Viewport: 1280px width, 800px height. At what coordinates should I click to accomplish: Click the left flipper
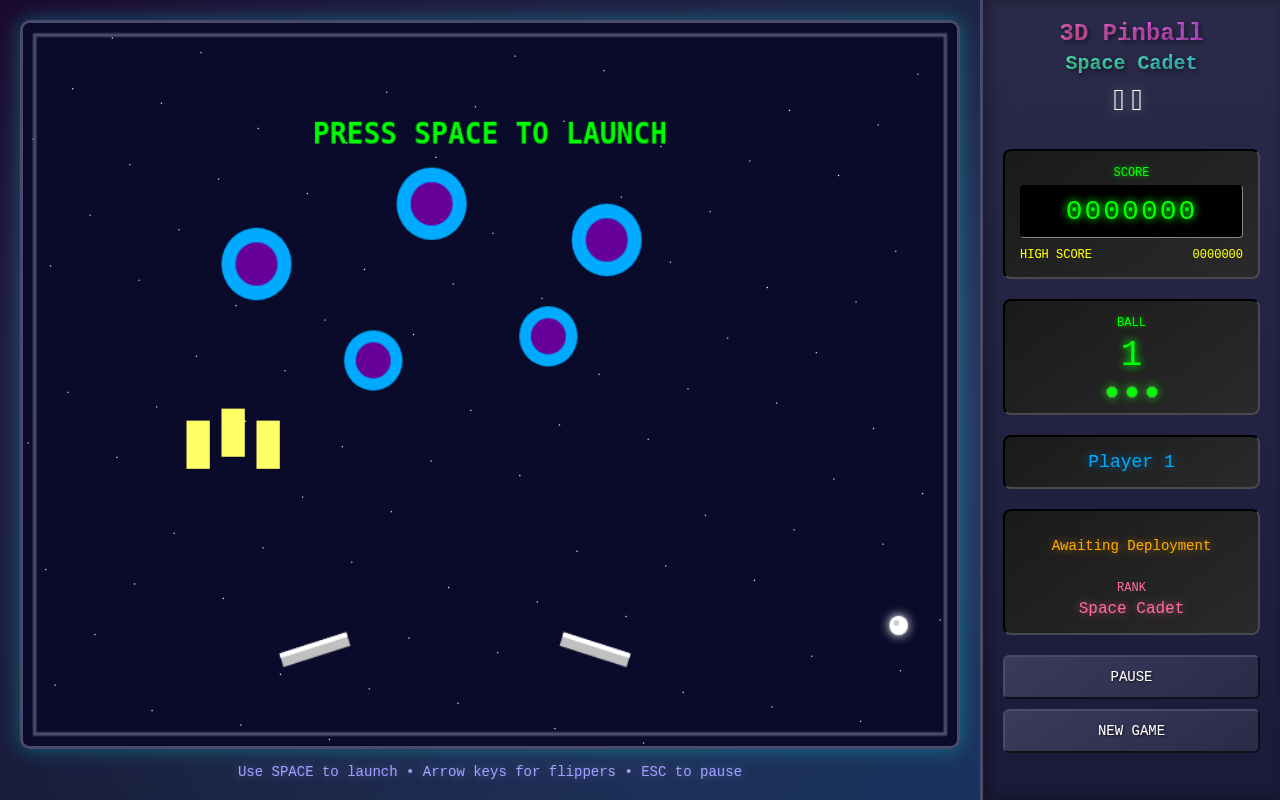(x=315, y=648)
